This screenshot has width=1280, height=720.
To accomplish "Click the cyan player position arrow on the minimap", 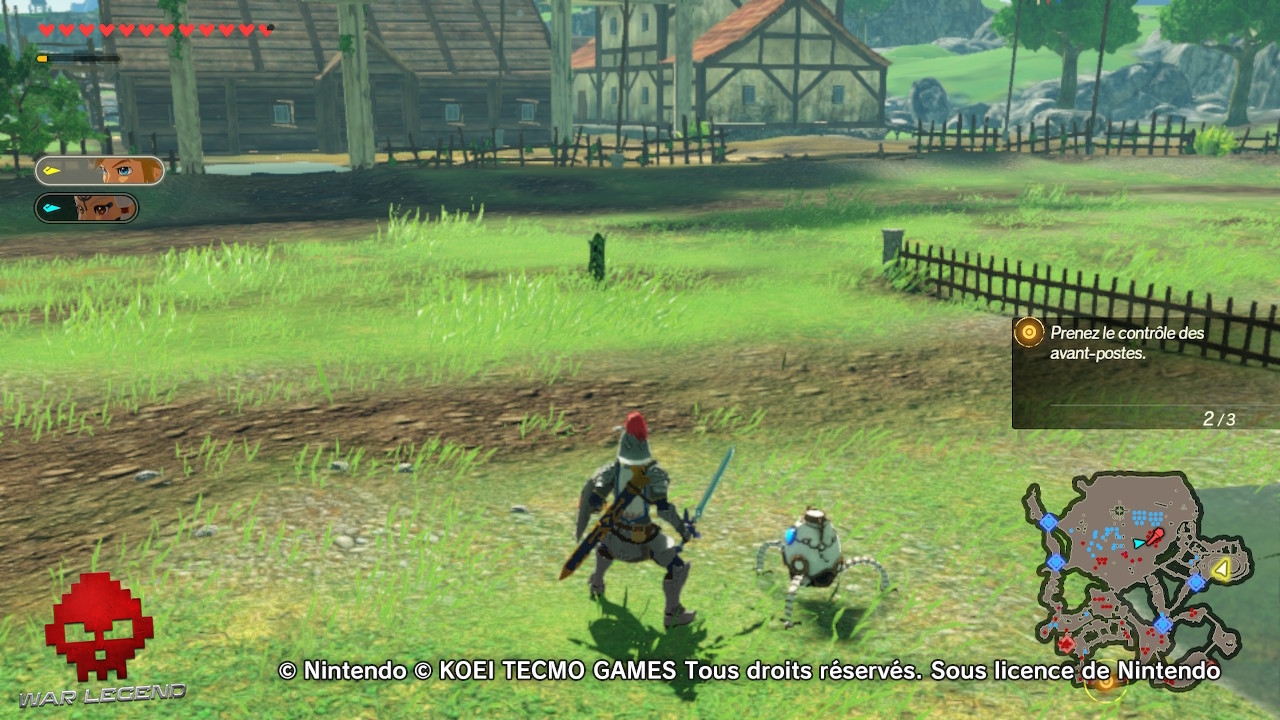I will 1138,543.
